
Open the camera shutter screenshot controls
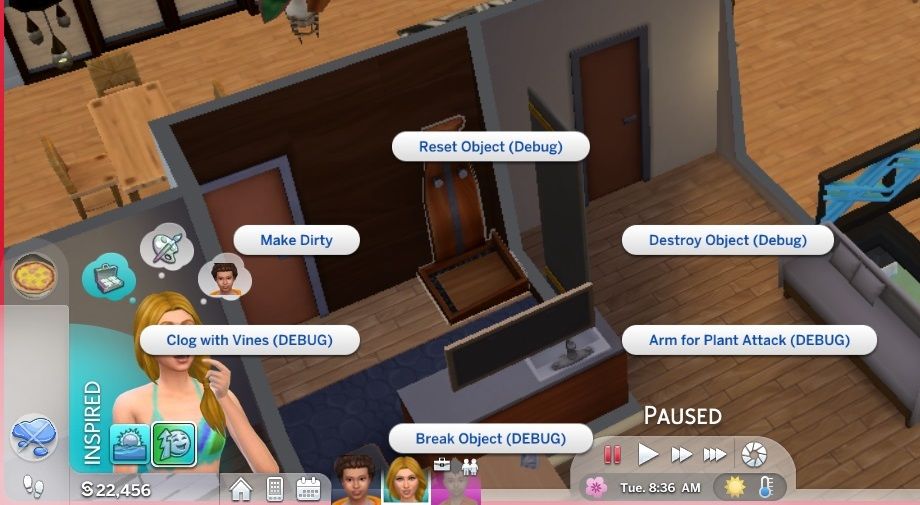tap(754, 455)
